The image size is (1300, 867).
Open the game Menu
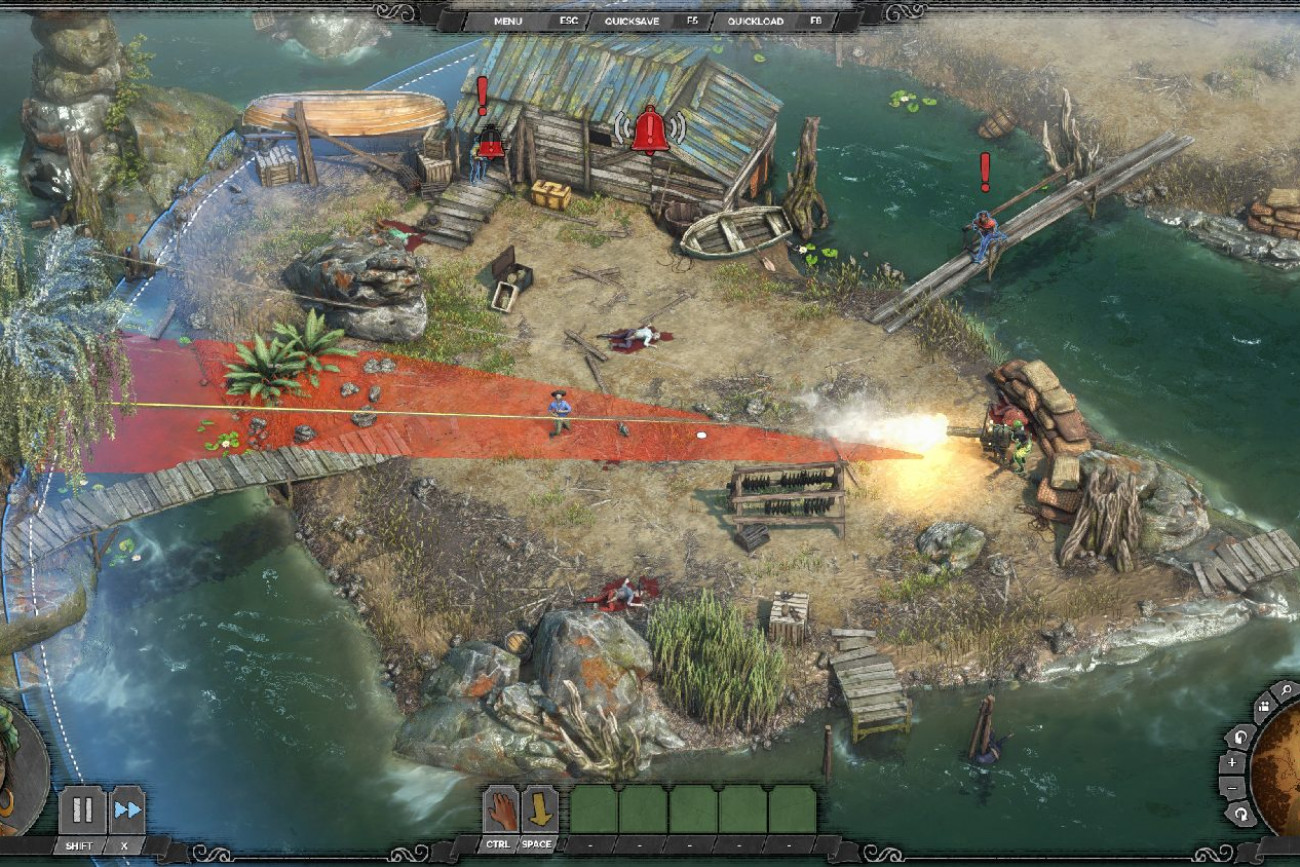508,20
